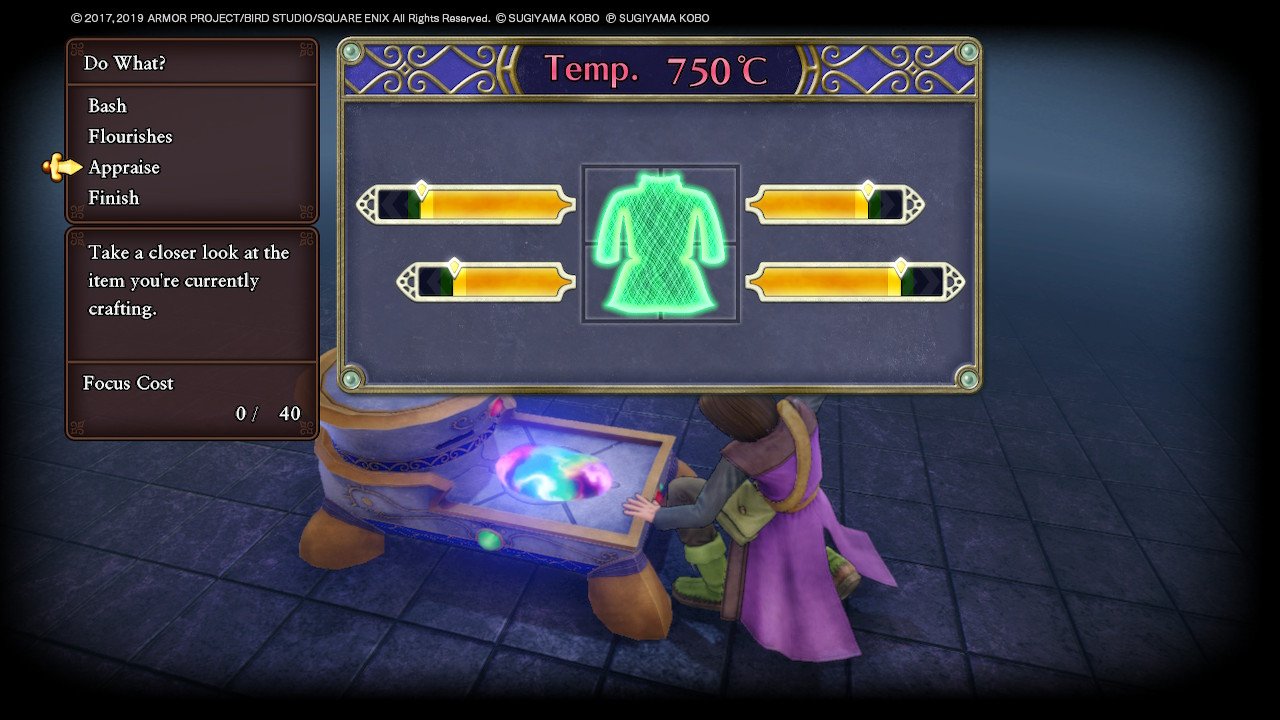Image resolution: width=1280 pixels, height=720 pixels.
Task: Click the diamond marker on the top-right gauge
Action: 868,188
